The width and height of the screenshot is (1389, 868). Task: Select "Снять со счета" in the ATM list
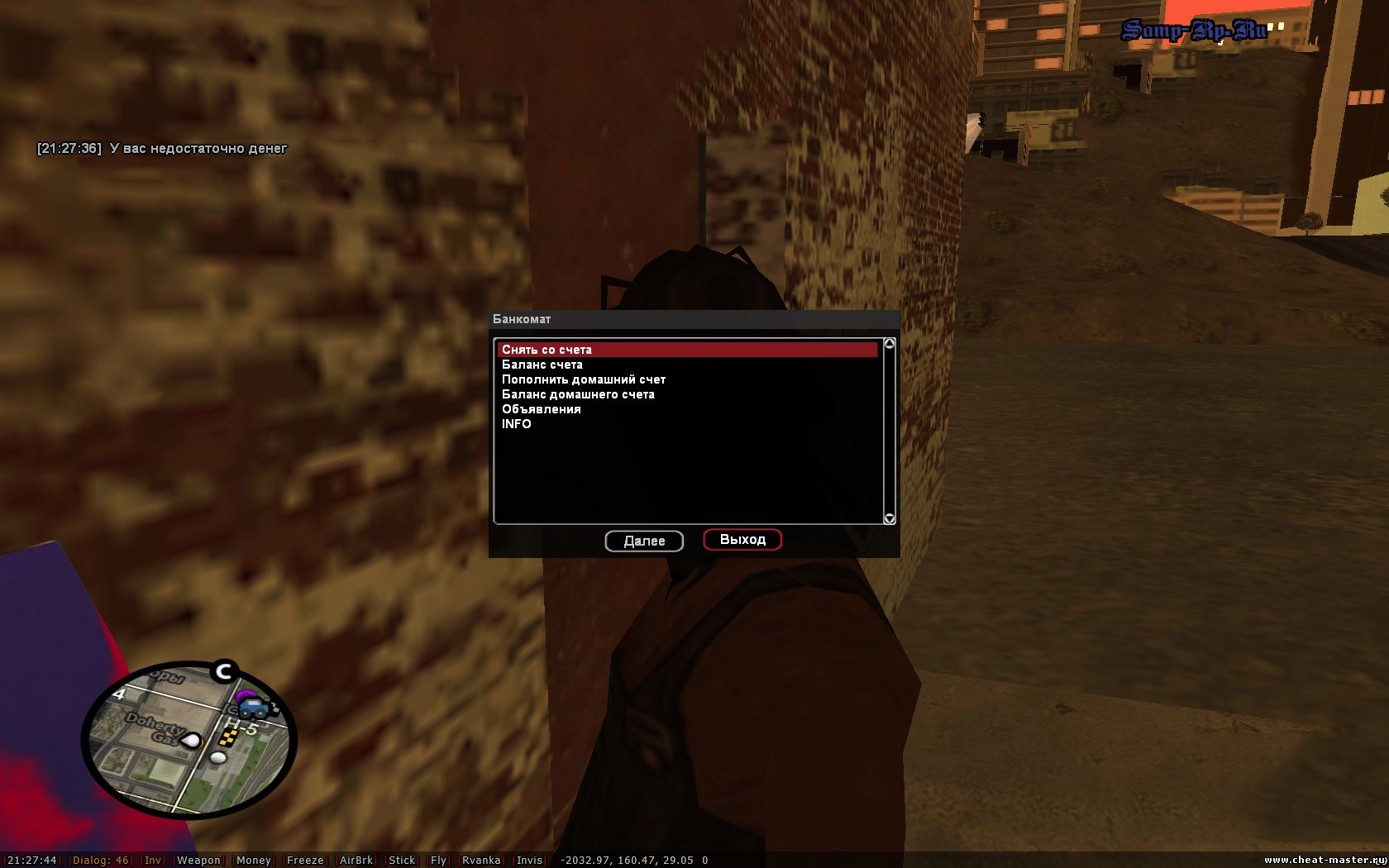tap(547, 350)
